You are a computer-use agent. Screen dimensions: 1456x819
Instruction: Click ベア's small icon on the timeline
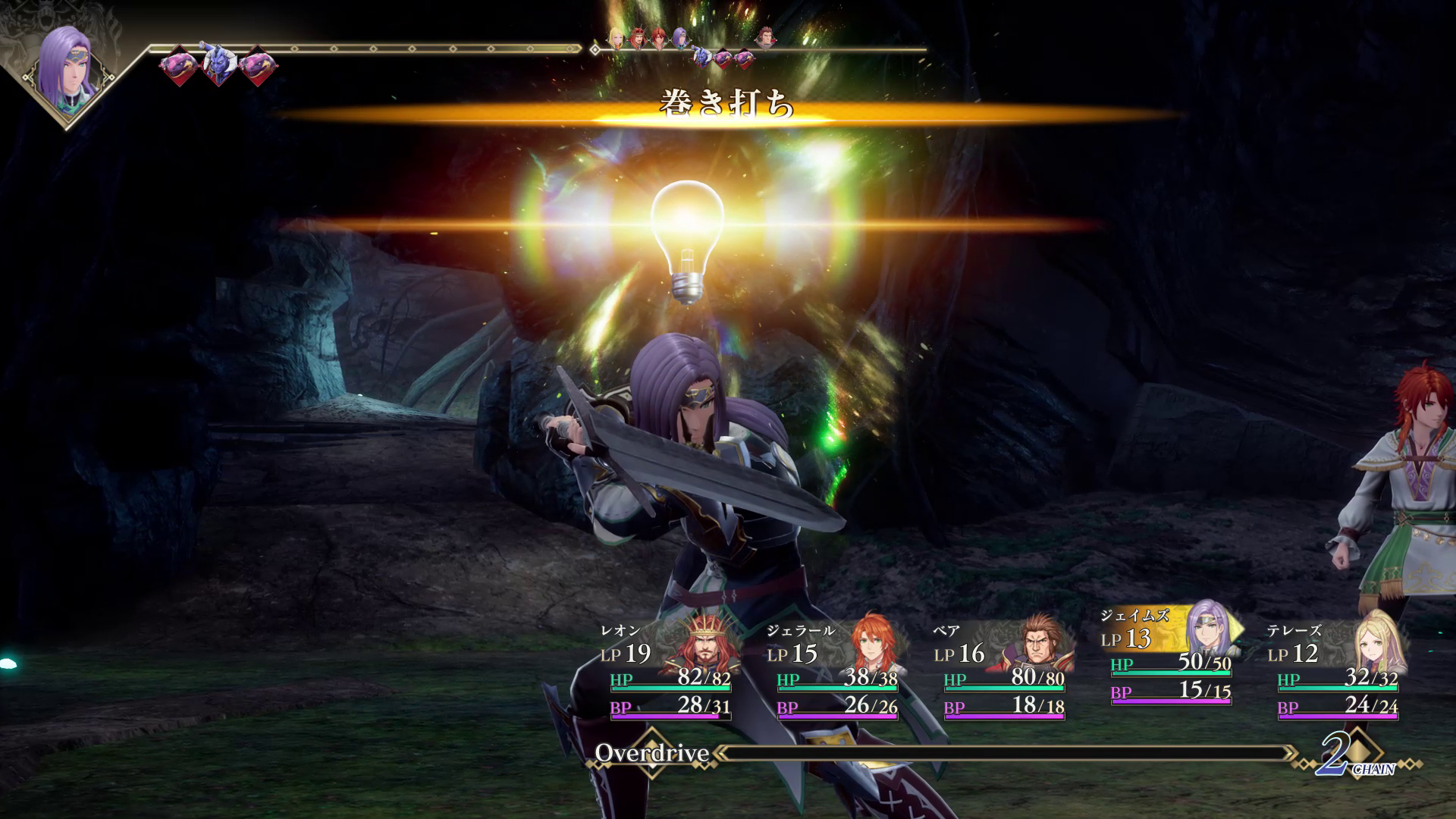pyautogui.click(x=767, y=36)
